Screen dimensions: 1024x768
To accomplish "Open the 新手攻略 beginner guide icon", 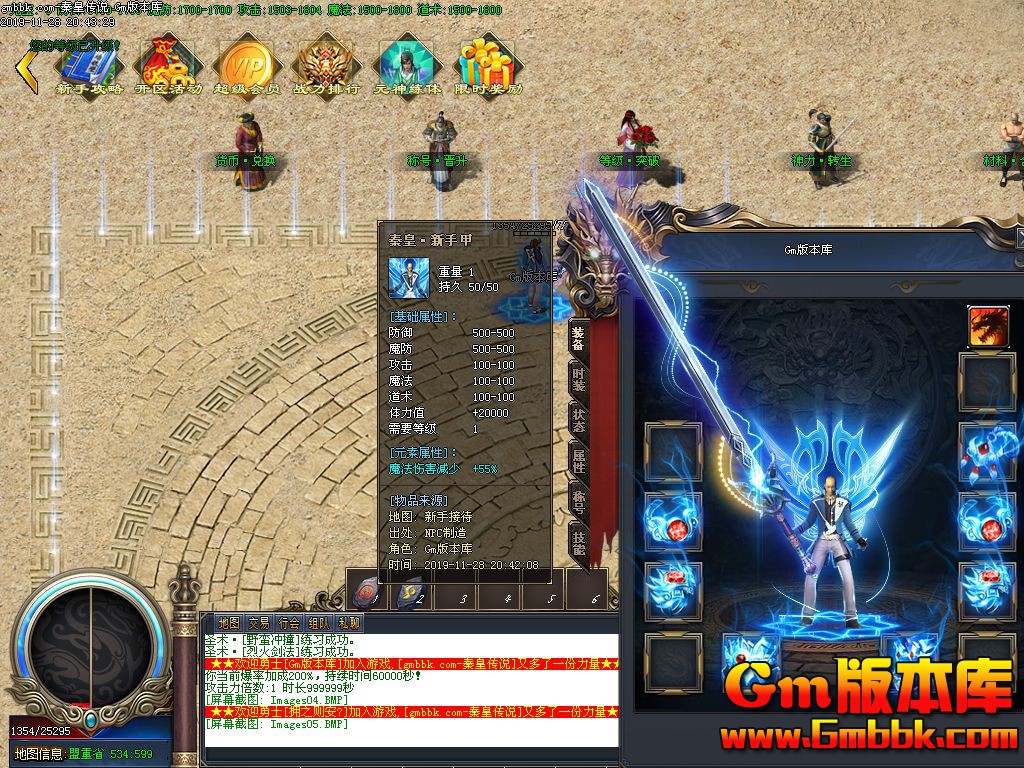I will pyautogui.click(x=90, y=64).
